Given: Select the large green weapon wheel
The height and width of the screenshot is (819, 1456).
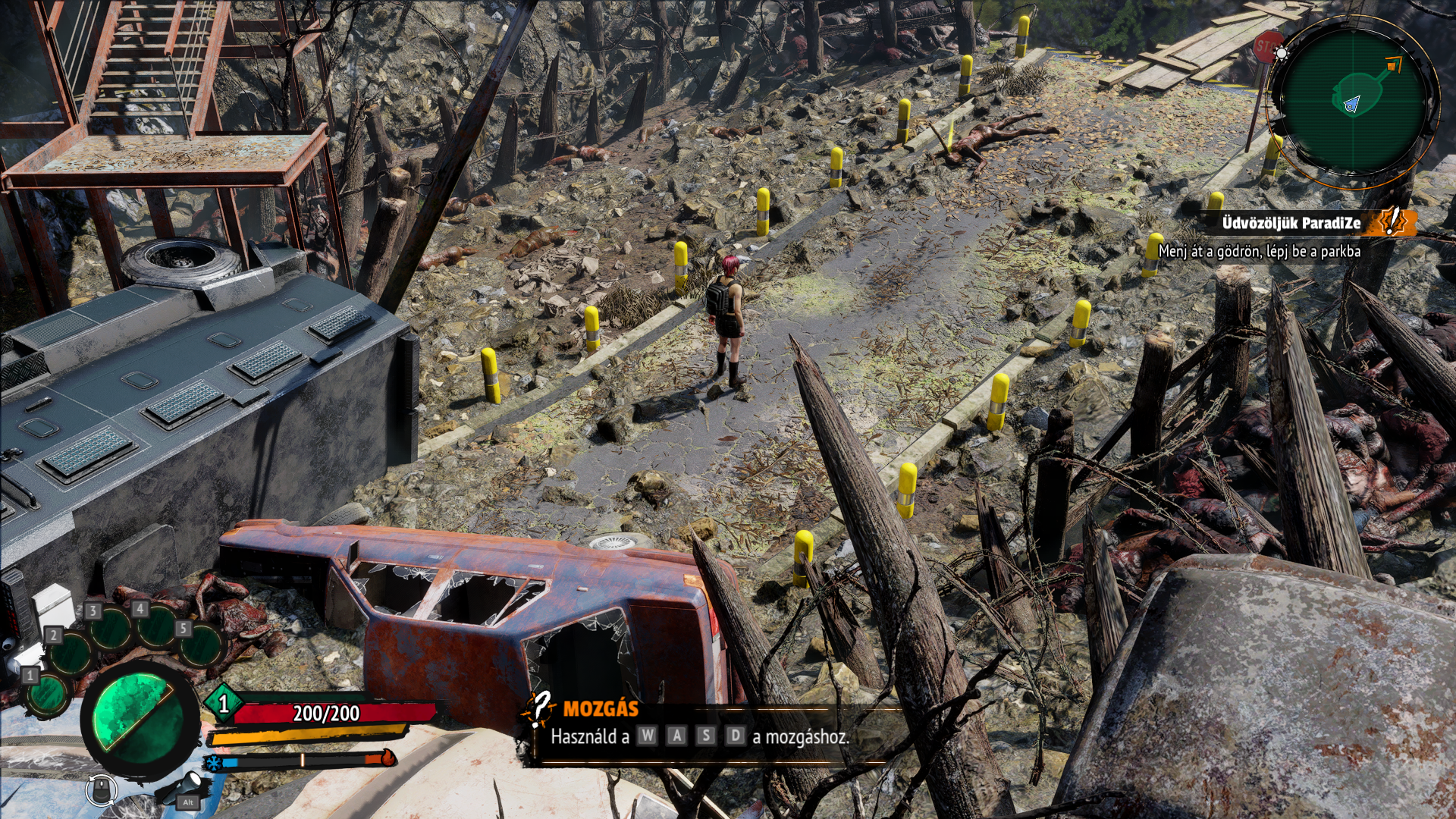Looking at the screenshot, I should click(138, 717).
